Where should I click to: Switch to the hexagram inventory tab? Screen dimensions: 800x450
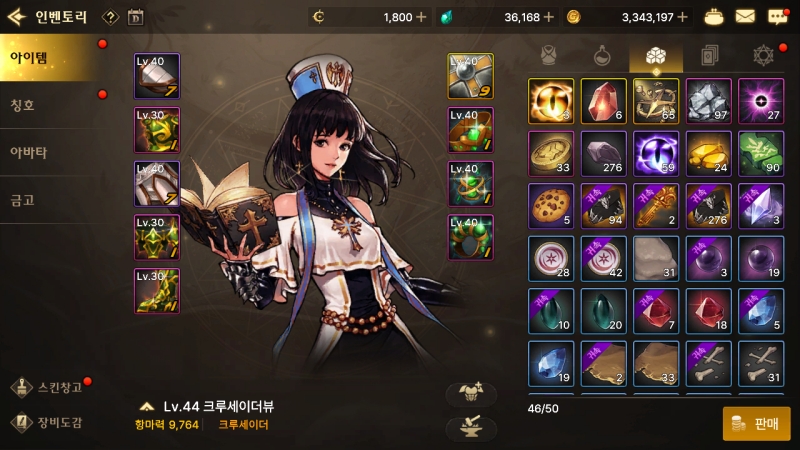[x=763, y=54]
